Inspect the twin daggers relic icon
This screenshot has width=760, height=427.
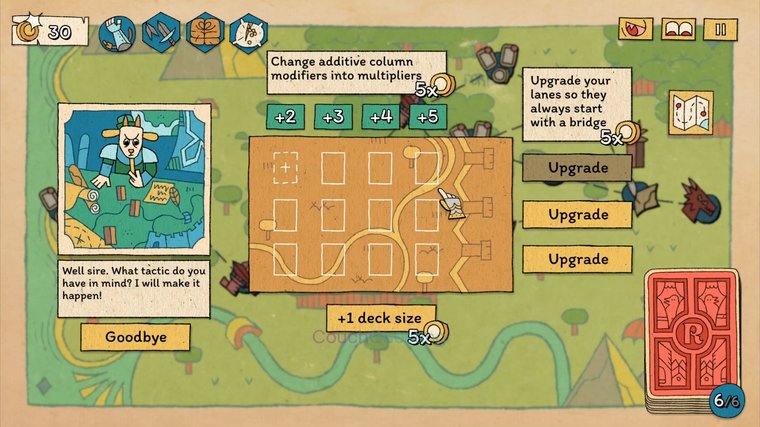162,32
